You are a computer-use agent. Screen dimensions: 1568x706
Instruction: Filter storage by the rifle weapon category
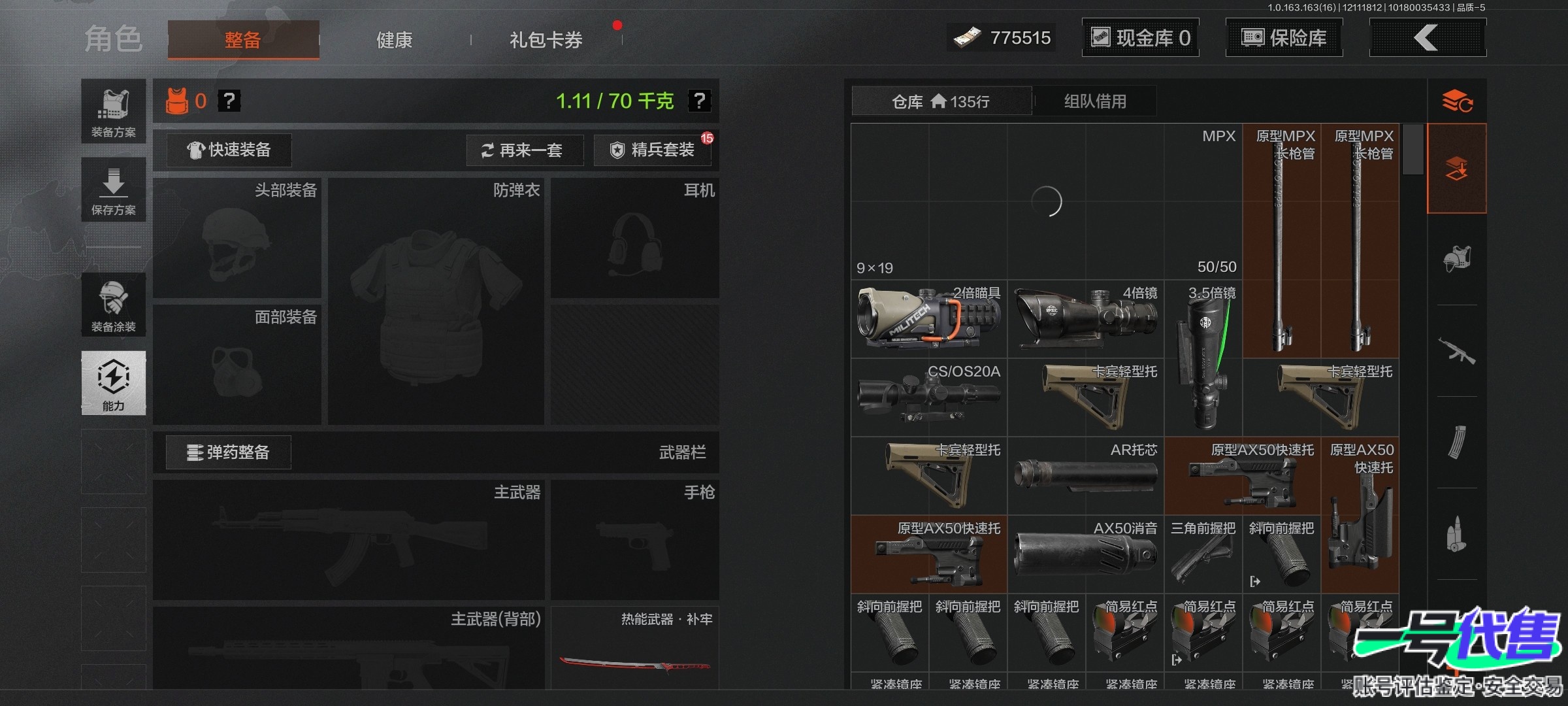pyautogui.click(x=1456, y=351)
